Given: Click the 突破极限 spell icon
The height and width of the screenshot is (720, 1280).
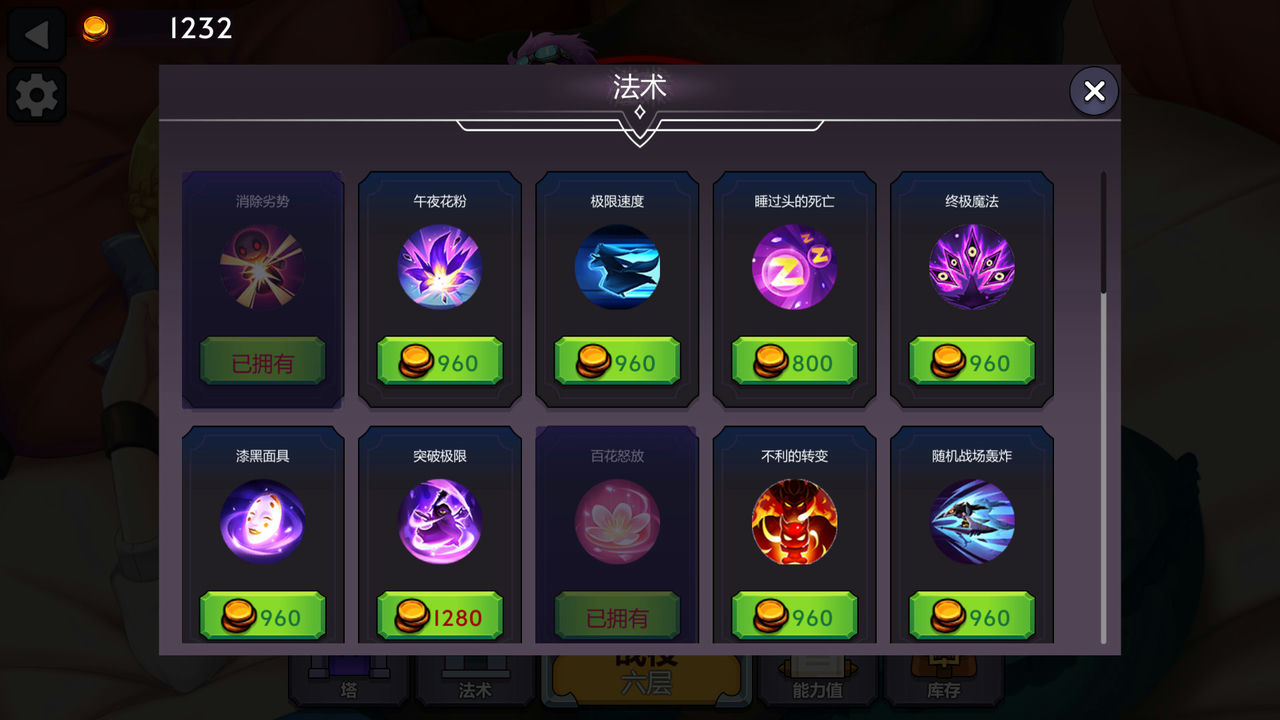Looking at the screenshot, I should [x=439, y=521].
